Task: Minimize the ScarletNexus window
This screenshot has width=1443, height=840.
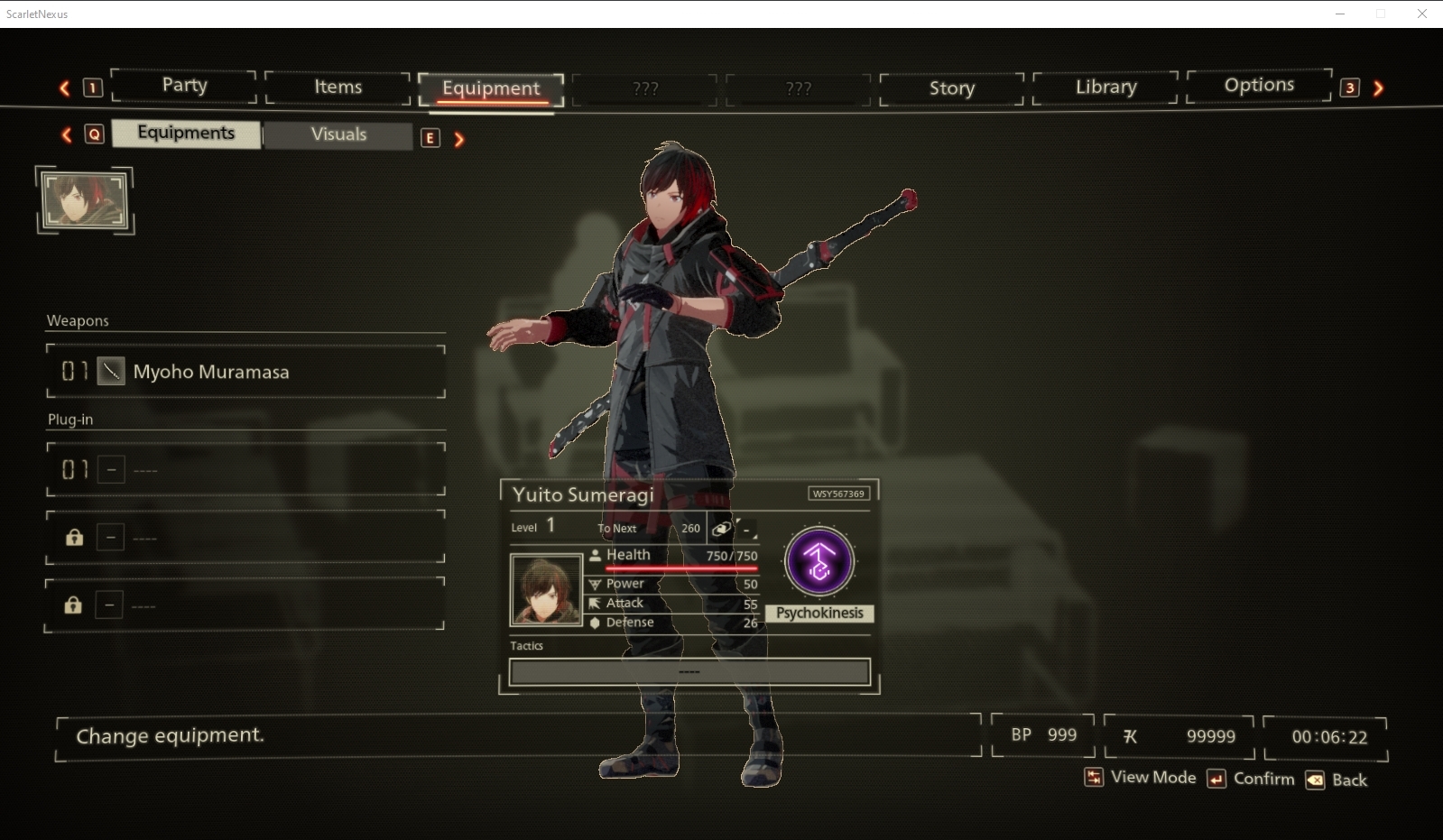Action: click(x=1340, y=14)
